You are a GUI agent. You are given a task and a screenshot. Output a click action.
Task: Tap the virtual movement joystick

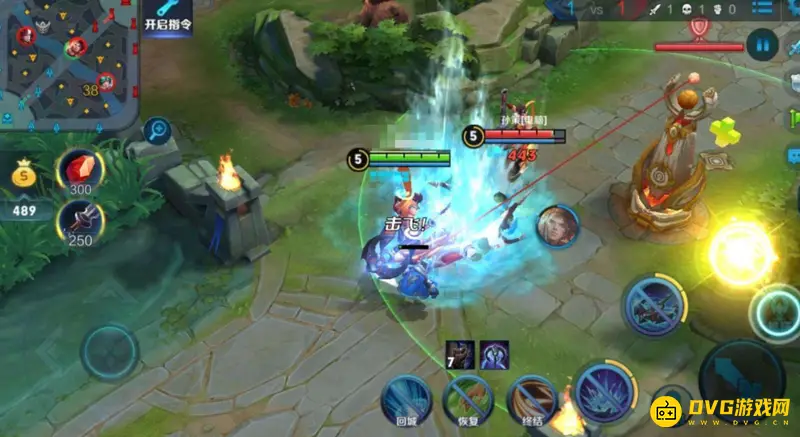pyautogui.click(x=108, y=352)
